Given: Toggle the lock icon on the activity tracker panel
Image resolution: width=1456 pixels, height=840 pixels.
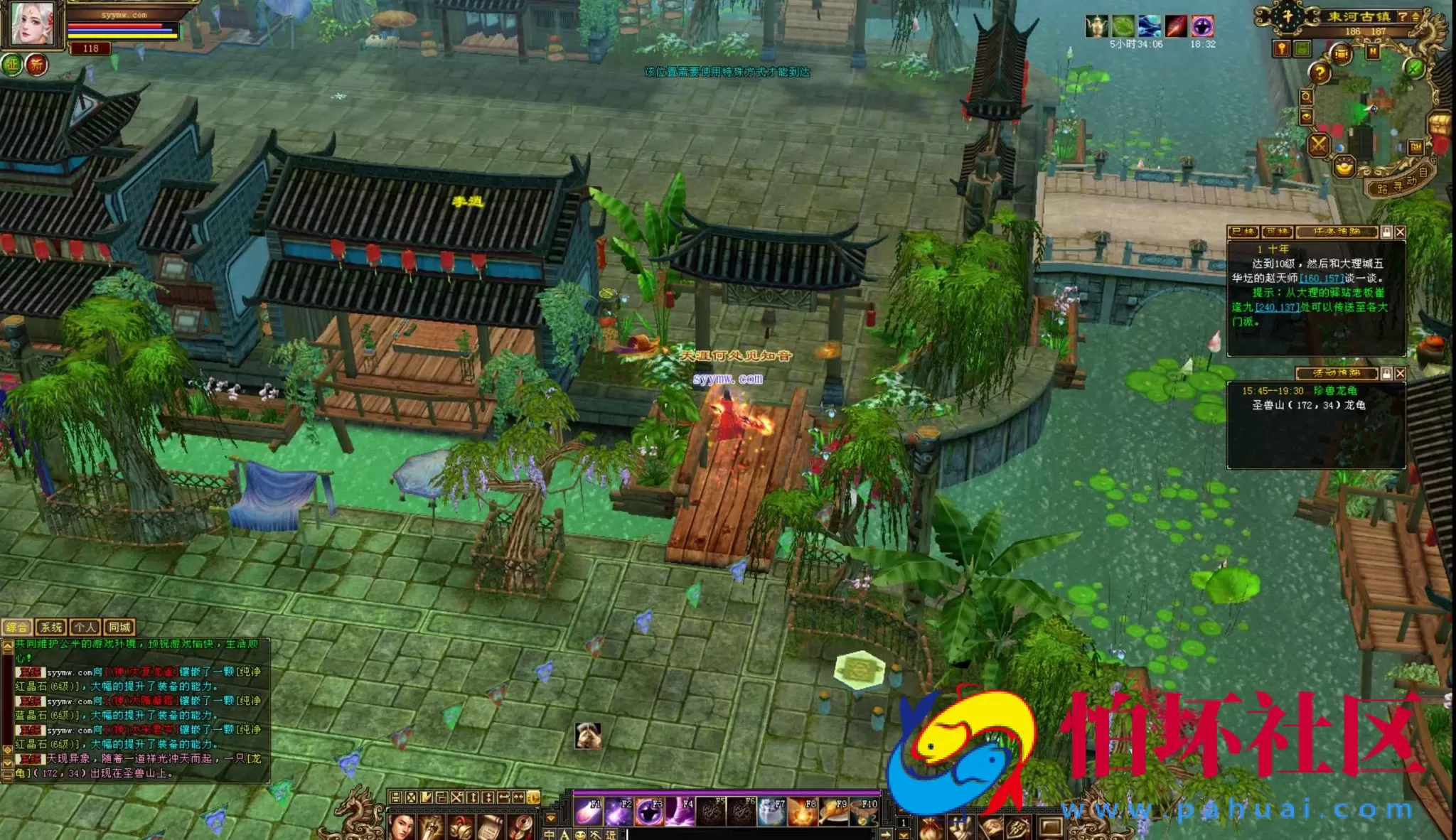Looking at the screenshot, I should [x=1387, y=372].
